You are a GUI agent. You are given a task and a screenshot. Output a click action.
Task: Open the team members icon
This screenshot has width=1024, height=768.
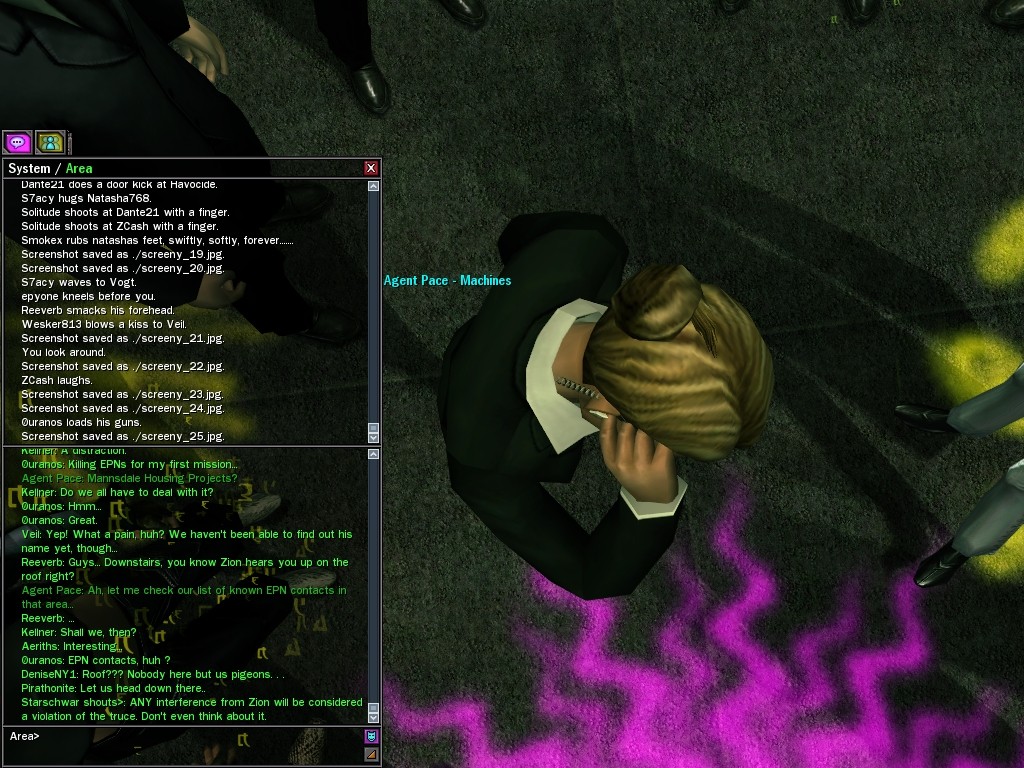[50, 142]
